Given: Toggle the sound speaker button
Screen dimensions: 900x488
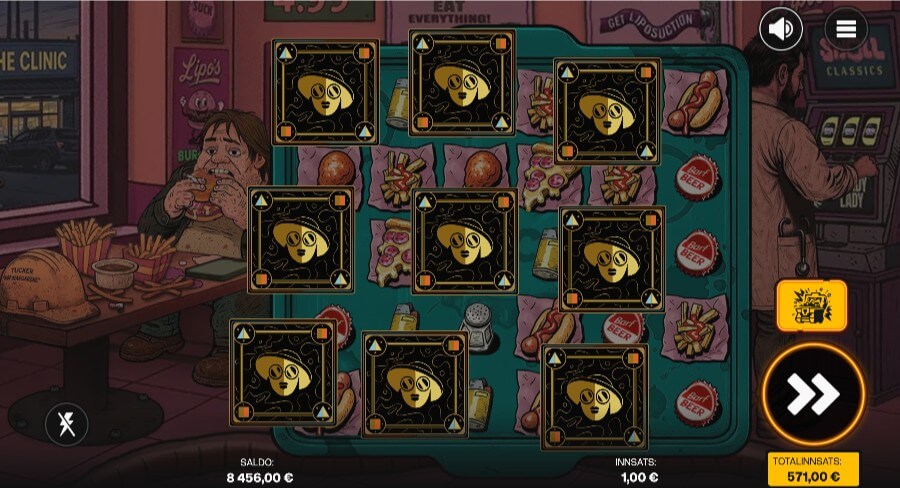Looking at the screenshot, I should (781, 30).
